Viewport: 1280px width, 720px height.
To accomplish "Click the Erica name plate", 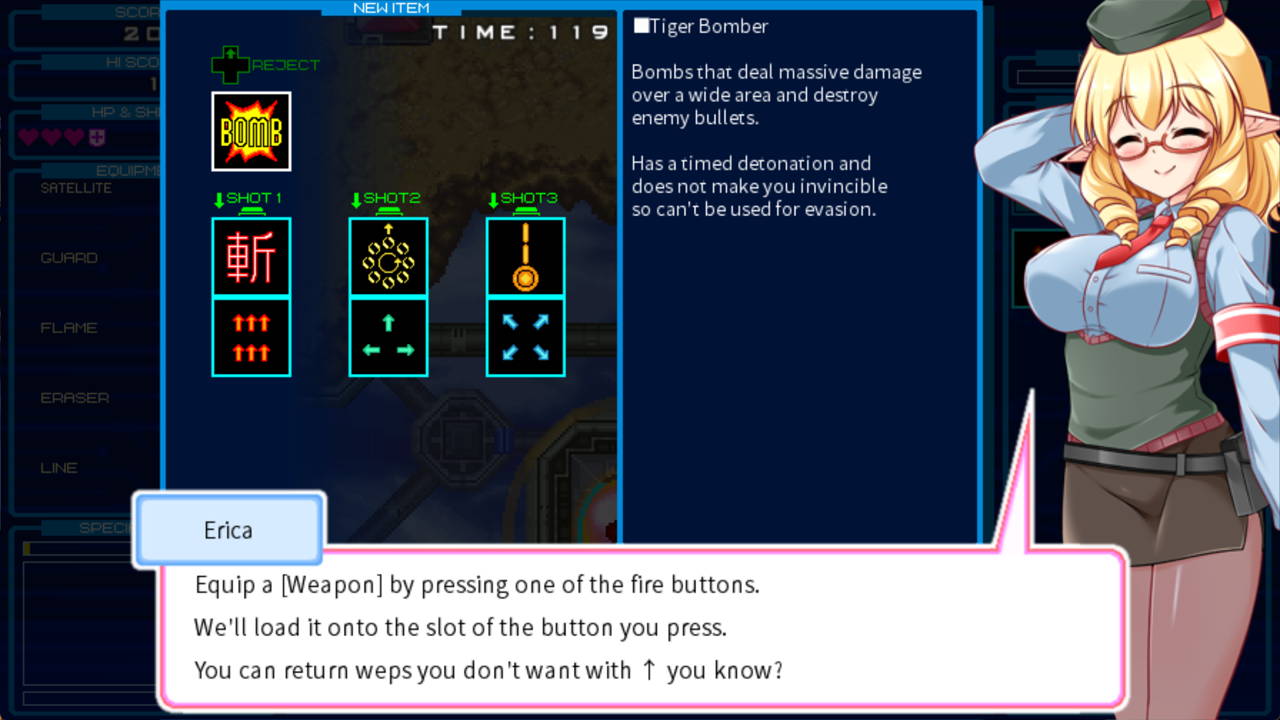I will [x=228, y=531].
